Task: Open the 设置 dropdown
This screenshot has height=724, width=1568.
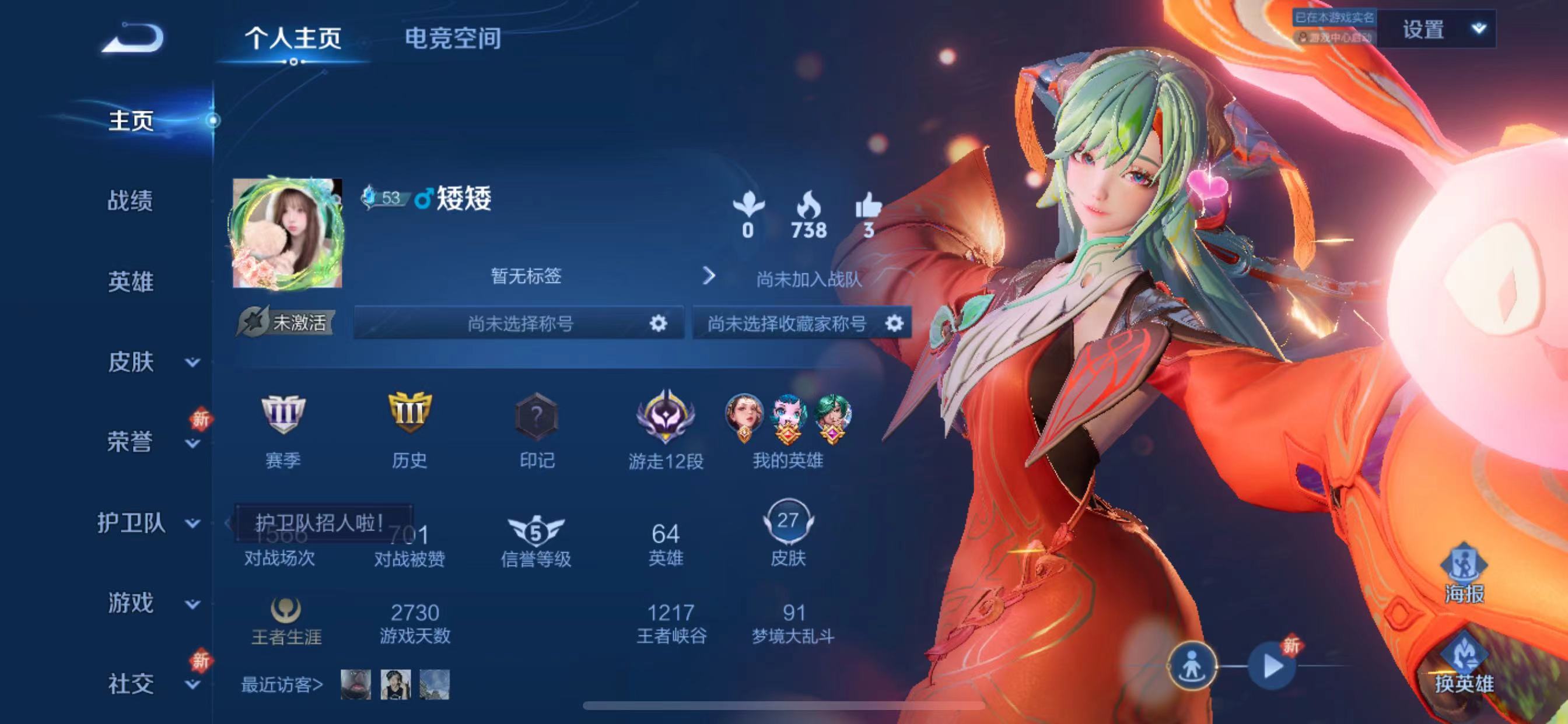Action: pyautogui.click(x=1437, y=29)
